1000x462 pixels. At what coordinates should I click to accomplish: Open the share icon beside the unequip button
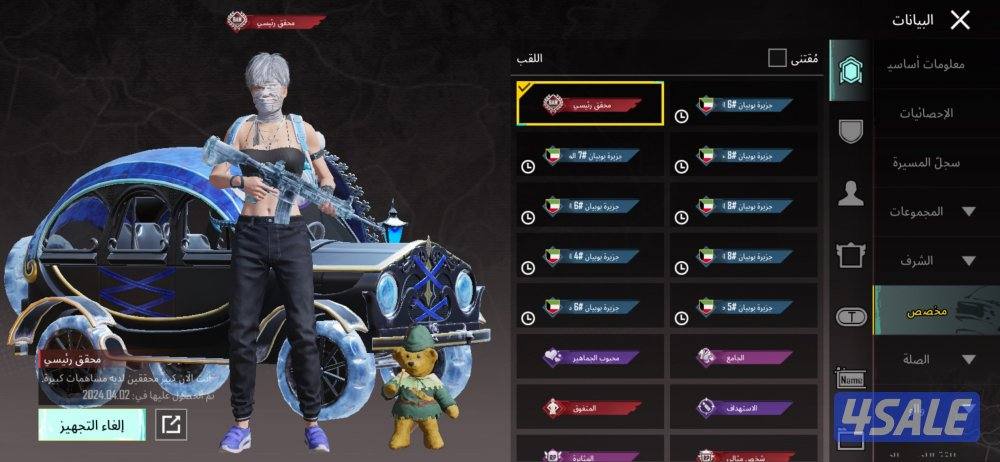pyautogui.click(x=172, y=424)
